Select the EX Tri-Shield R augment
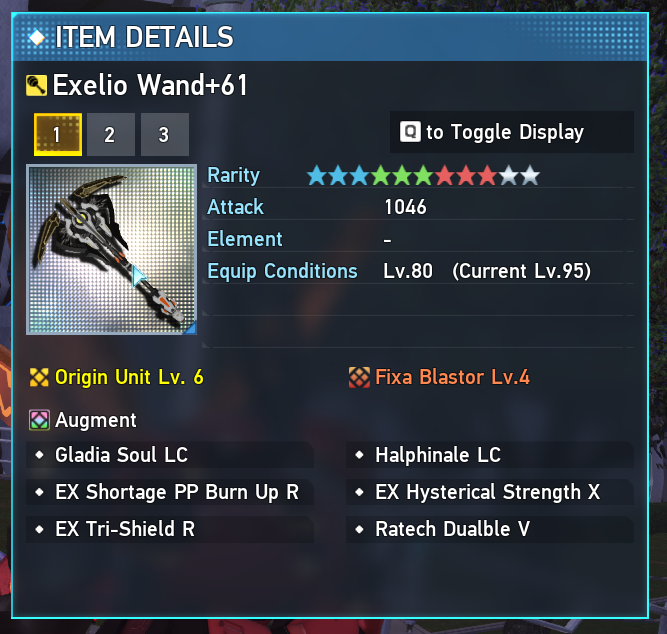667x634 pixels. tap(125, 529)
